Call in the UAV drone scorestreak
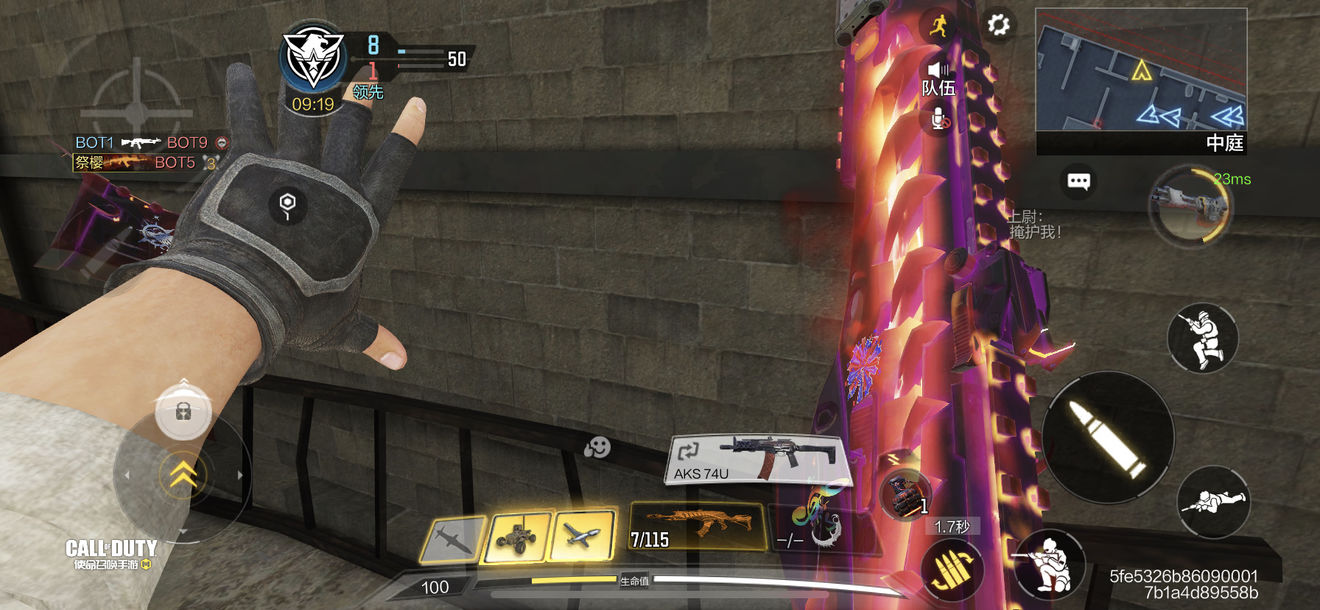Screen dimensions: 1320x610 tap(583, 536)
